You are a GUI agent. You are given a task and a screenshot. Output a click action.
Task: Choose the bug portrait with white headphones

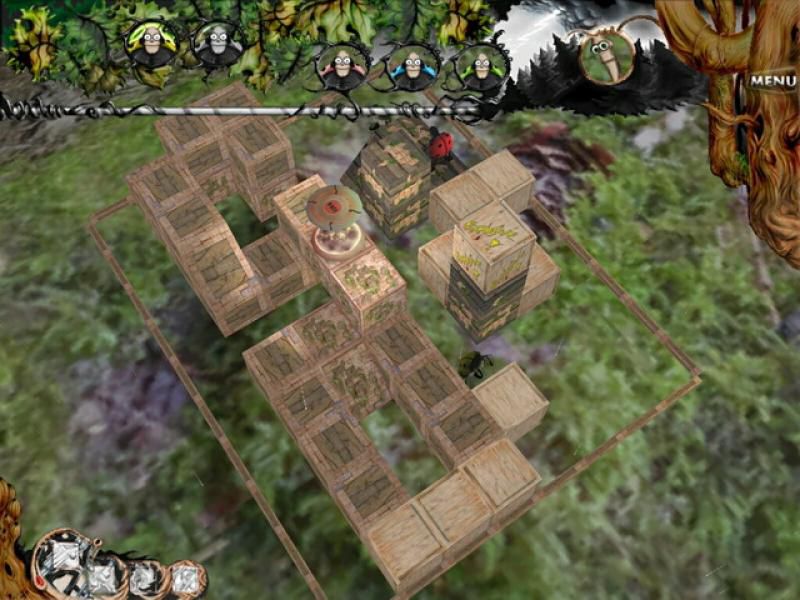(217, 44)
